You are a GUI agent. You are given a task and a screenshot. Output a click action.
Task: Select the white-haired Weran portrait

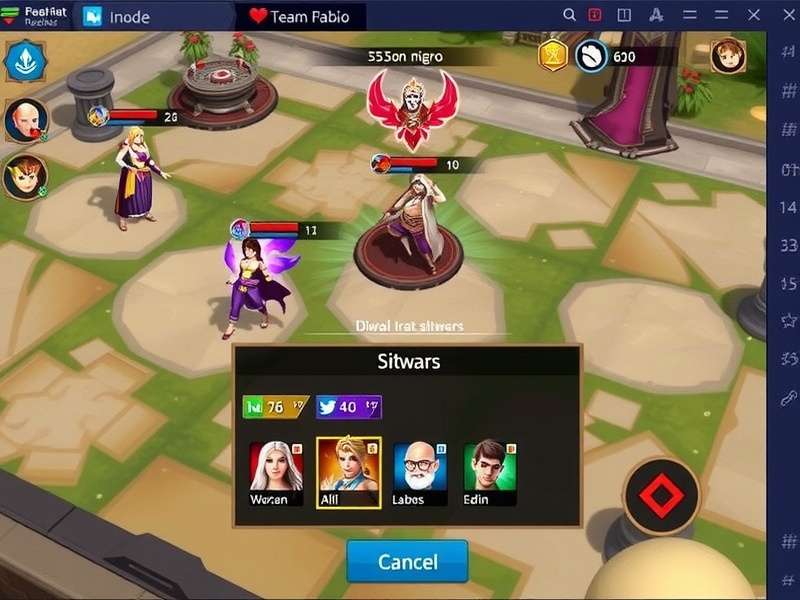(275, 472)
